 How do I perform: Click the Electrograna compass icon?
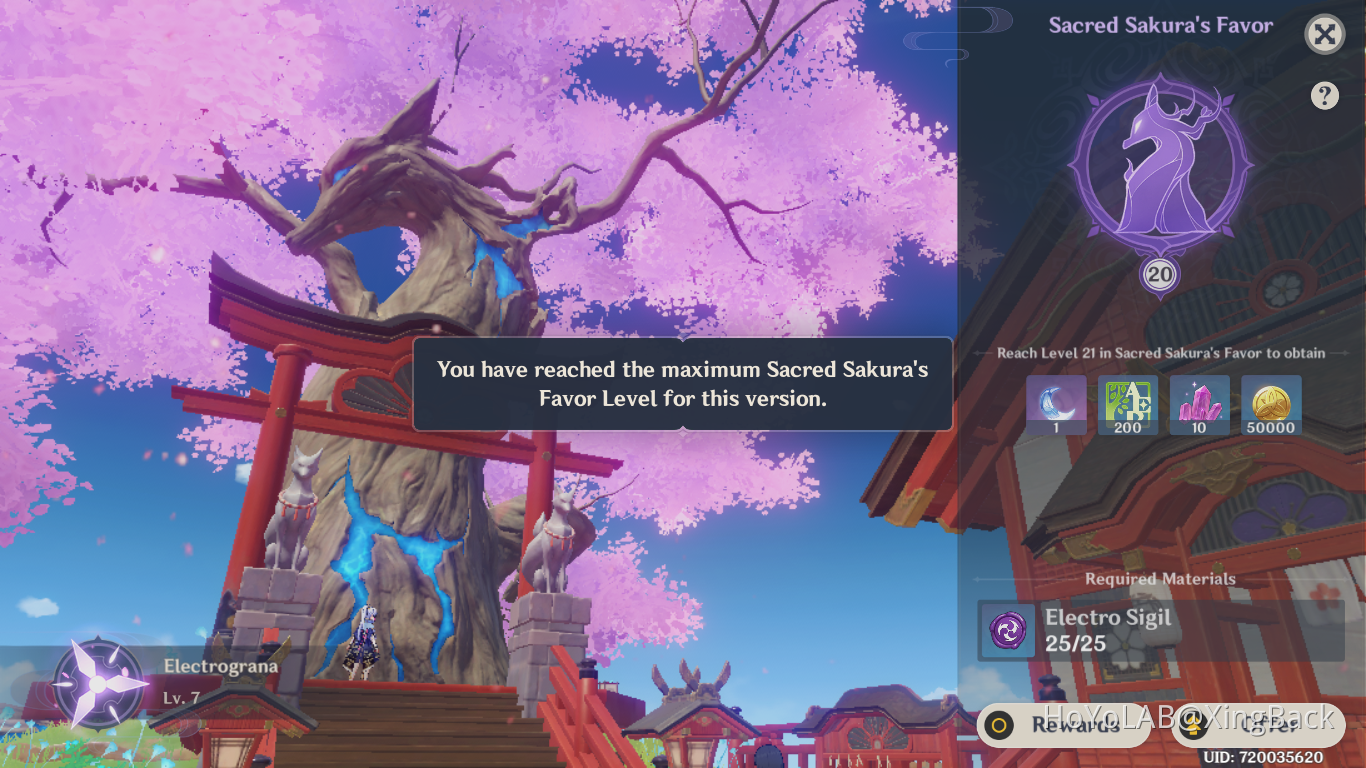click(96, 685)
